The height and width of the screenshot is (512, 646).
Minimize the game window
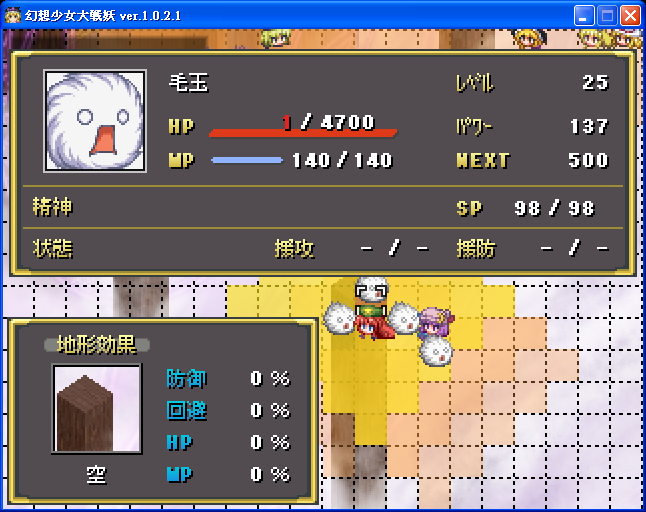584,15
